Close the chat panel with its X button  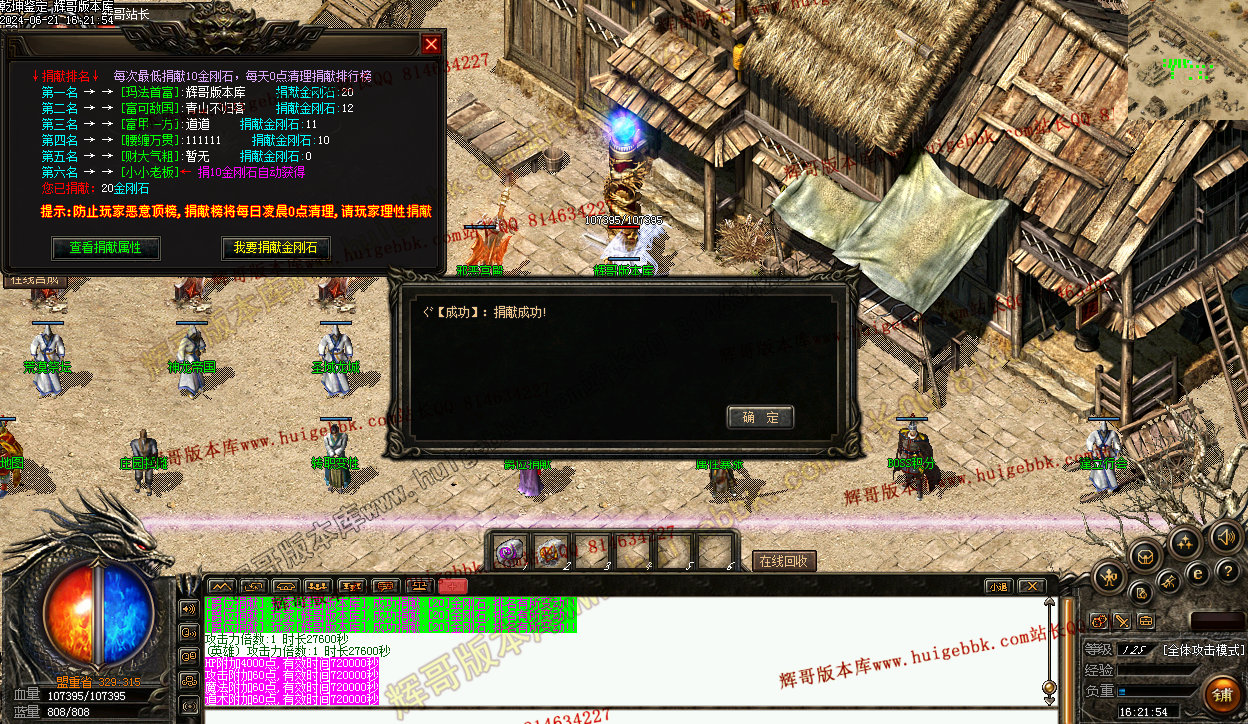[1031, 586]
